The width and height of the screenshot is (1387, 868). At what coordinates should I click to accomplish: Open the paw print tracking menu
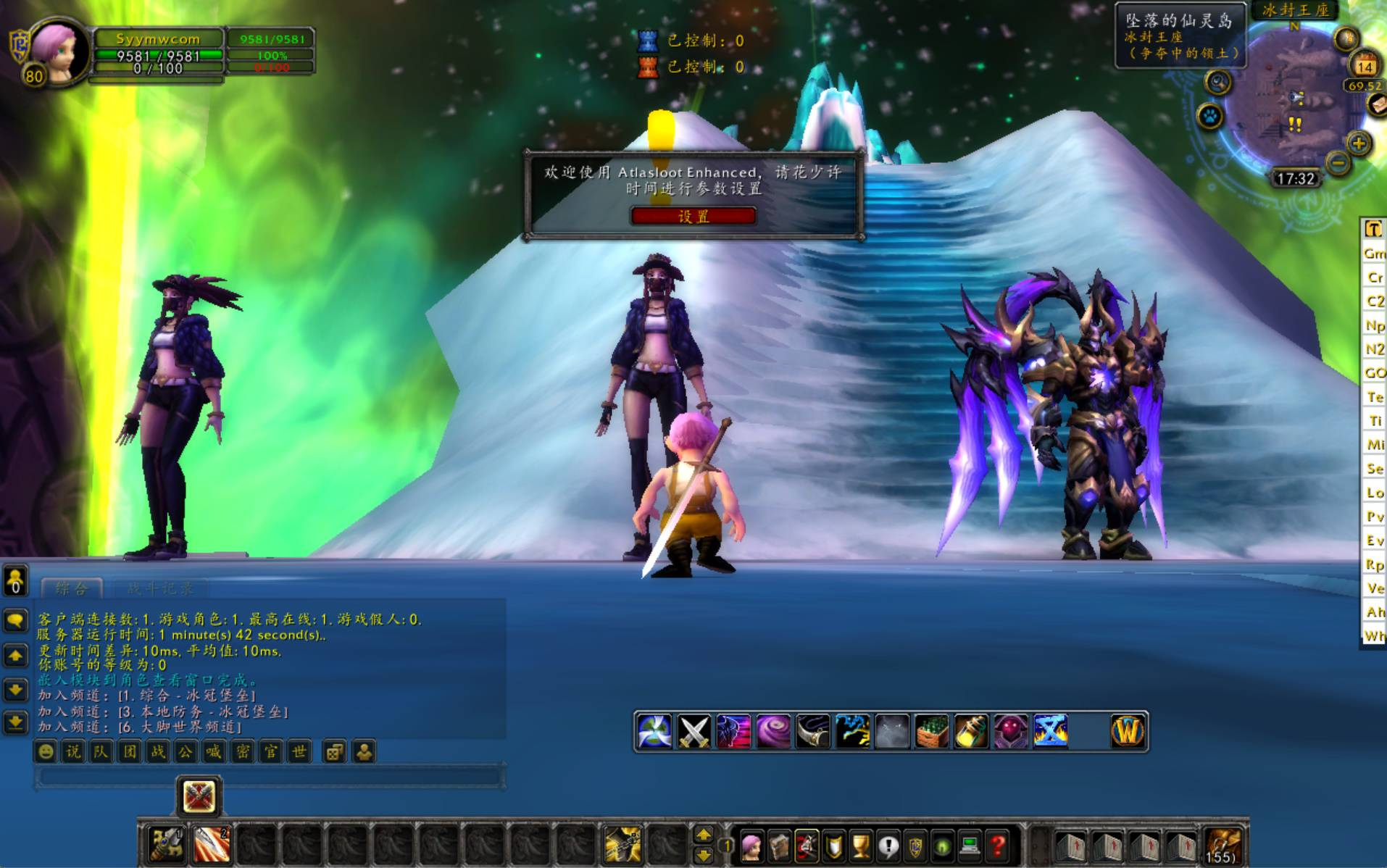pos(1209,116)
